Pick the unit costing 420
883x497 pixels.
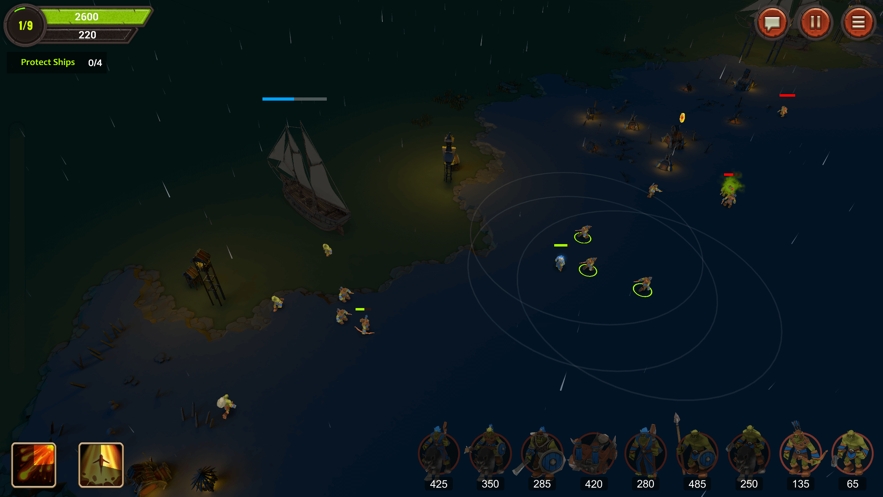point(594,454)
